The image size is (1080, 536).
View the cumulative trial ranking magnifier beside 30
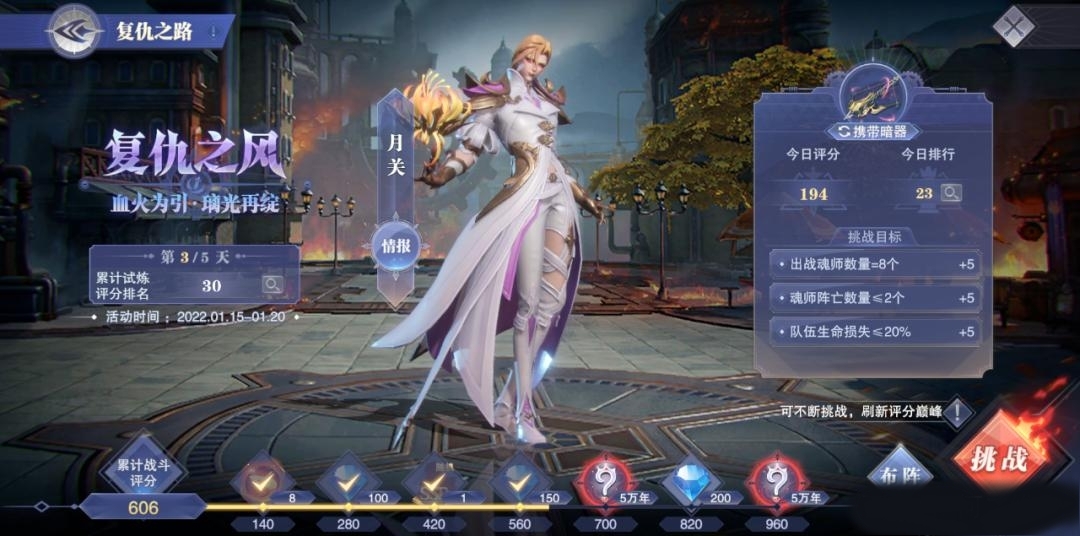coord(272,285)
